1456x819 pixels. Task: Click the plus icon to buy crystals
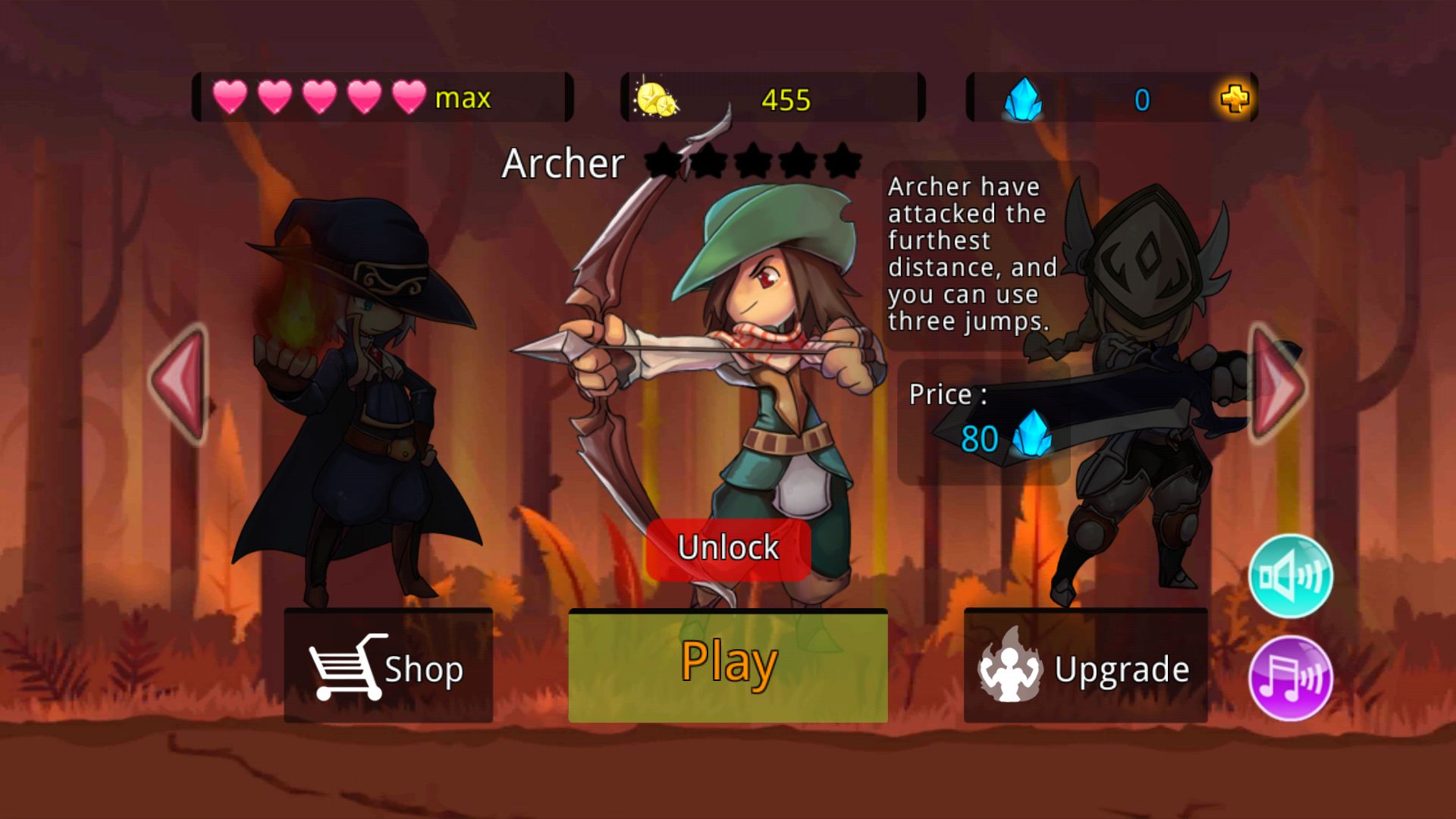click(1236, 99)
